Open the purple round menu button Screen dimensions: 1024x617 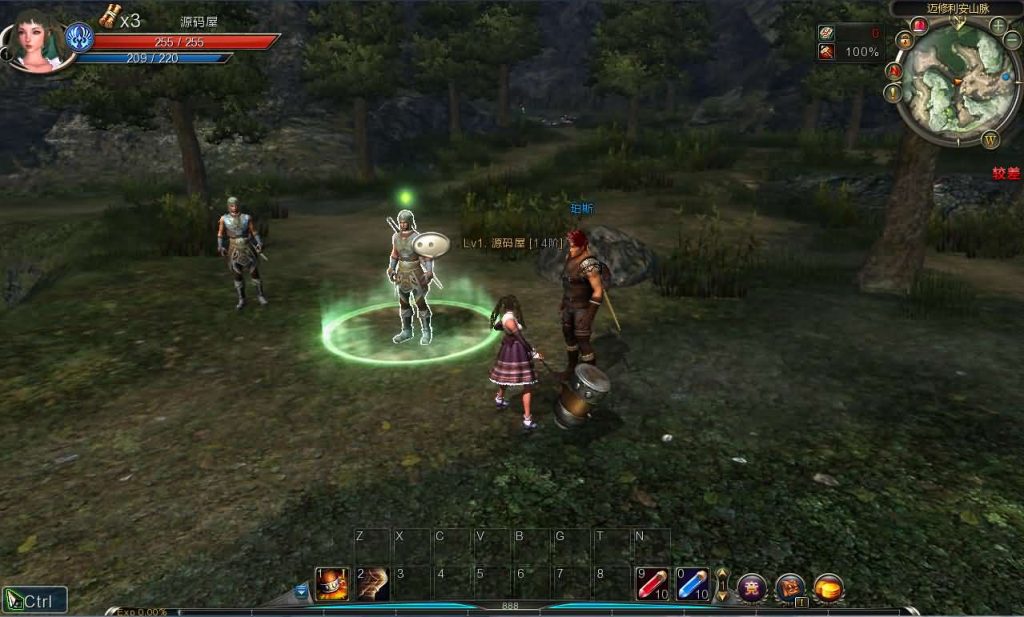(x=752, y=587)
